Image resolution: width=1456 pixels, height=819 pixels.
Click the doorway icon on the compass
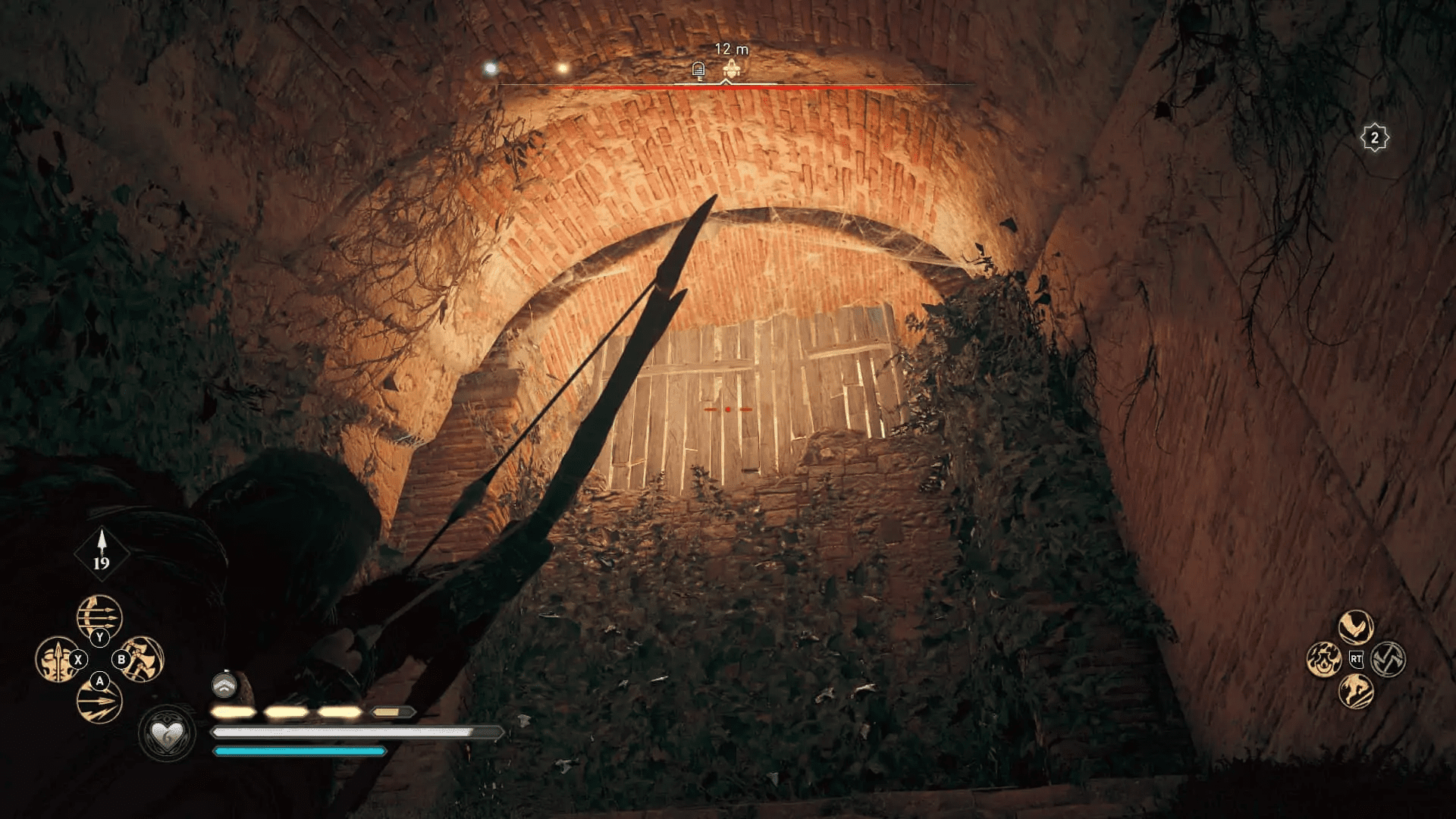click(x=698, y=68)
